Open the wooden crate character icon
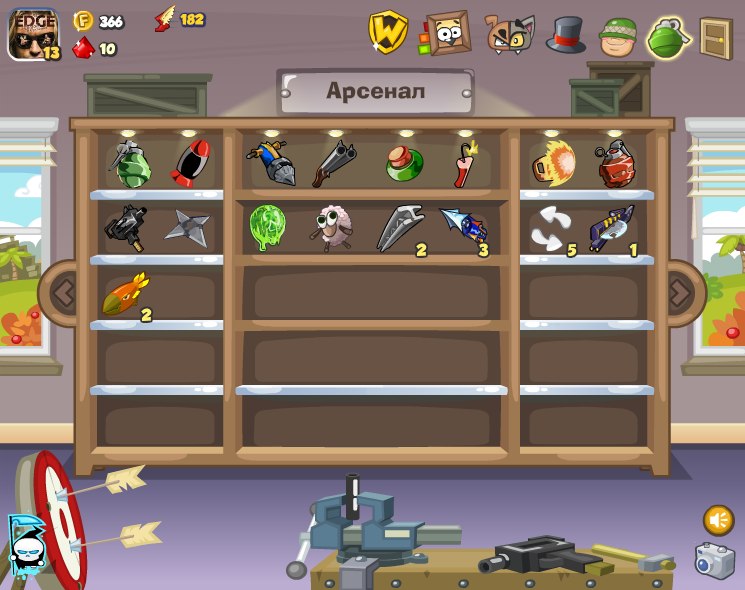Screen dimensions: 745x590 [x=447, y=34]
